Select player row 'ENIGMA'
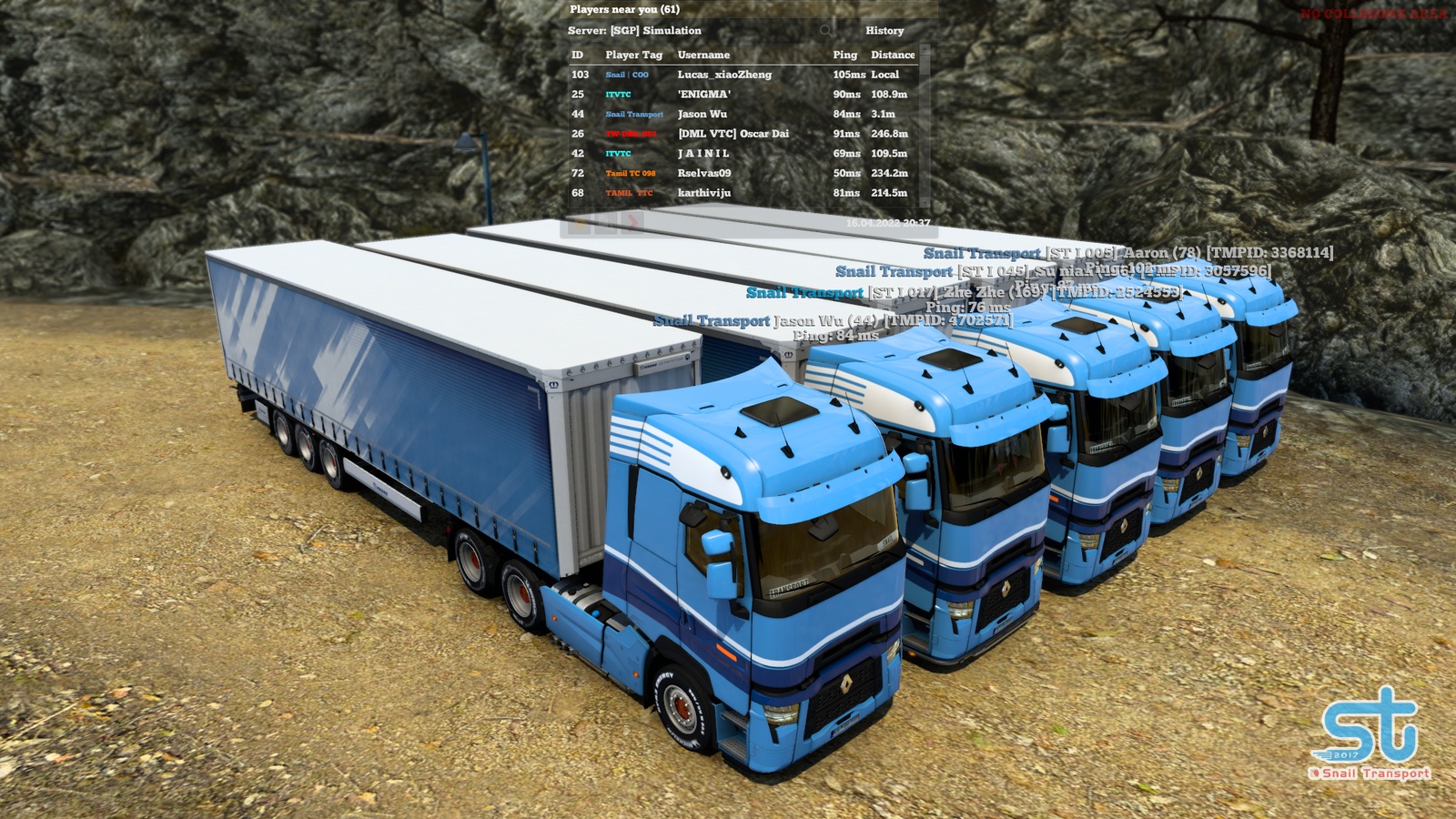The image size is (1456, 819). pyautogui.click(x=703, y=95)
